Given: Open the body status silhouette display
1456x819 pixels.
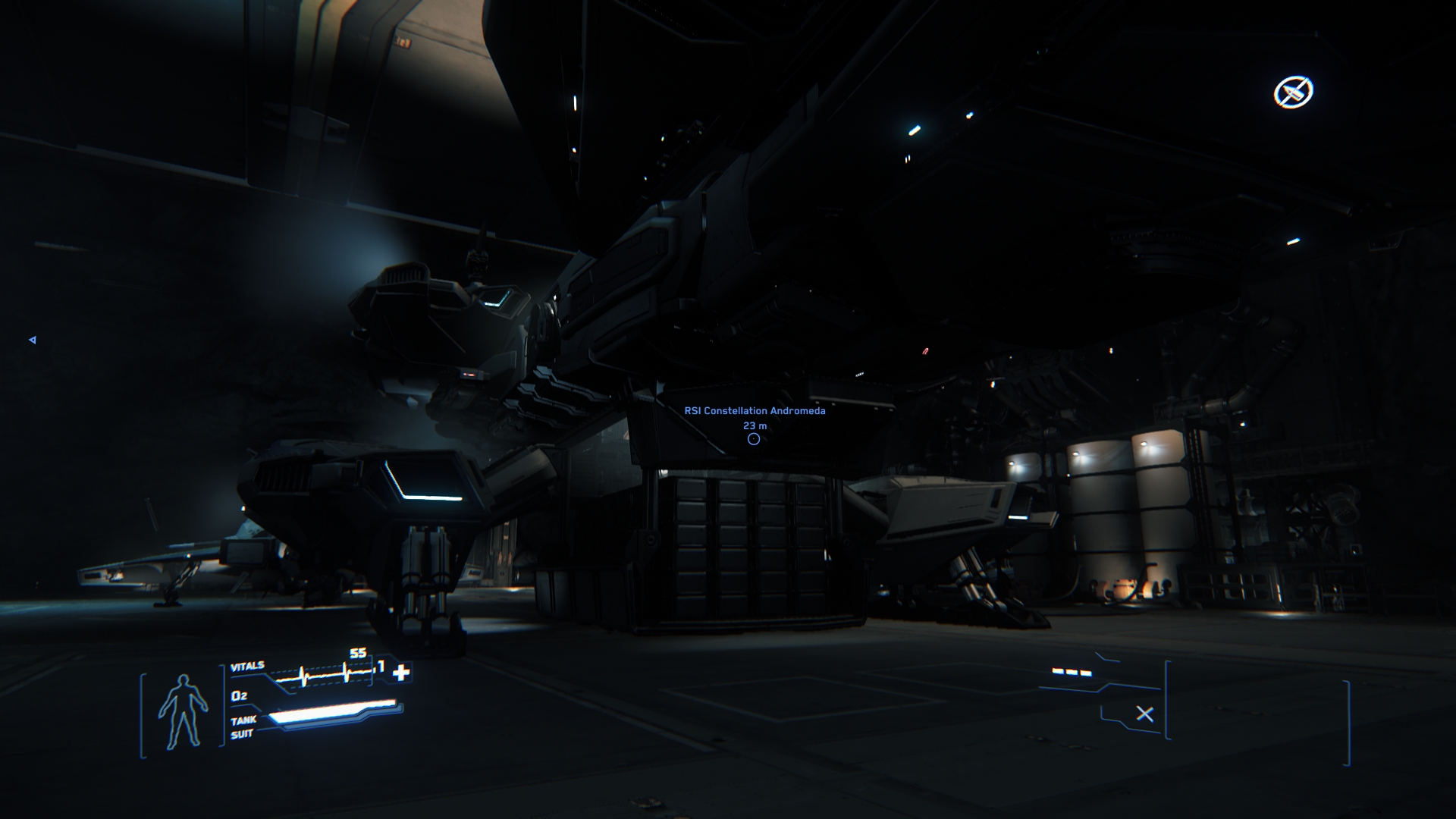Looking at the screenshot, I should tap(183, 711).
